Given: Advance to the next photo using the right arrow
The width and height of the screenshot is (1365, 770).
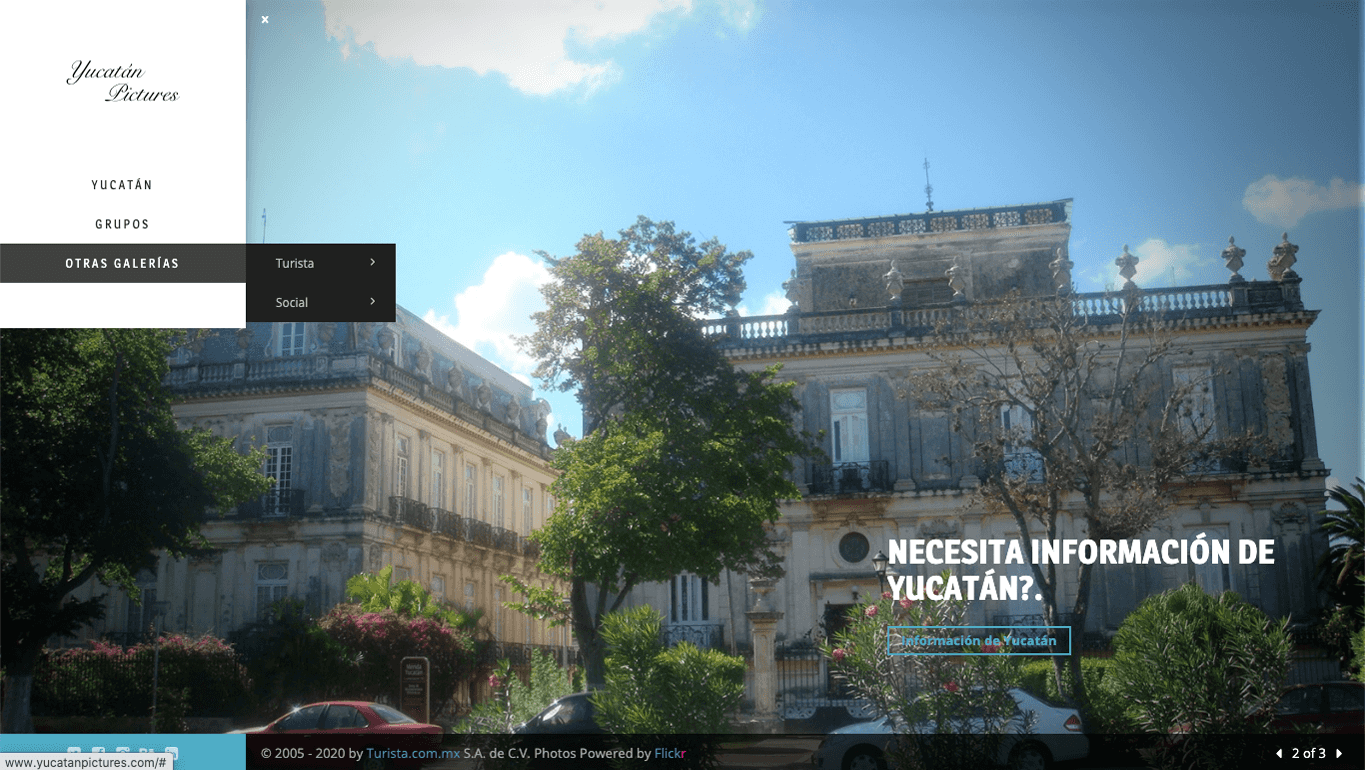Looking at the screenshot, I should [x=1337, y=753].
